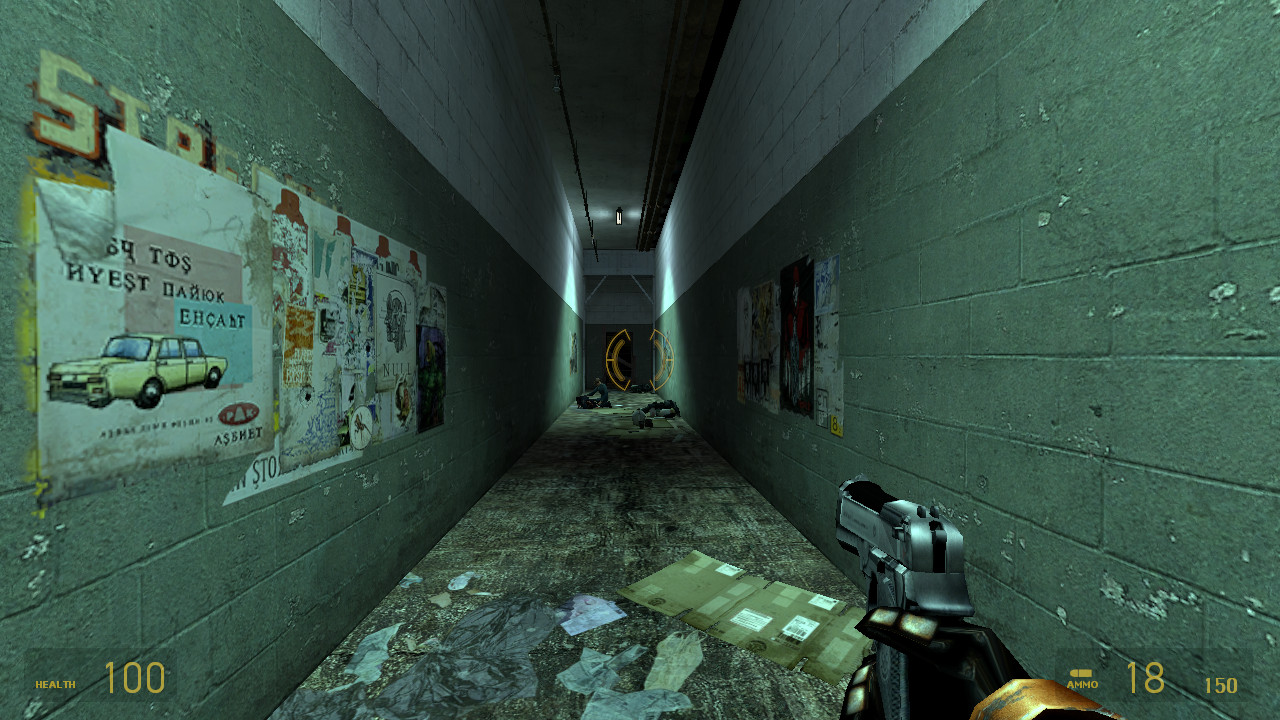The height and width of the screenshot is (720, 1280).
Task: Click the orange crosshair in the corridor center
Action: [x=640, y=360]
